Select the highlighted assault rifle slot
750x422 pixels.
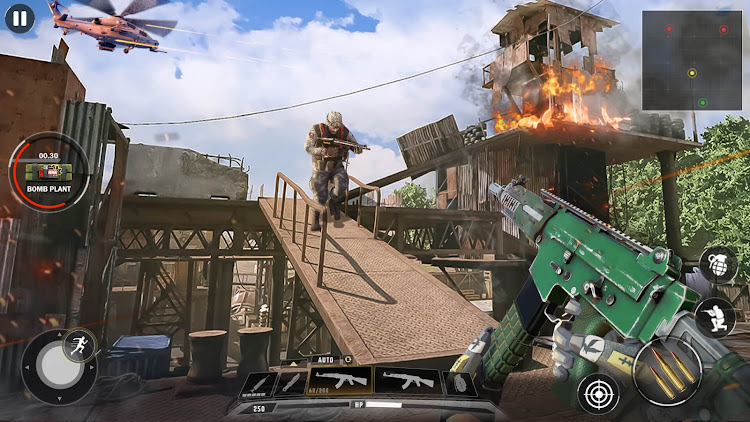point(340,380)
